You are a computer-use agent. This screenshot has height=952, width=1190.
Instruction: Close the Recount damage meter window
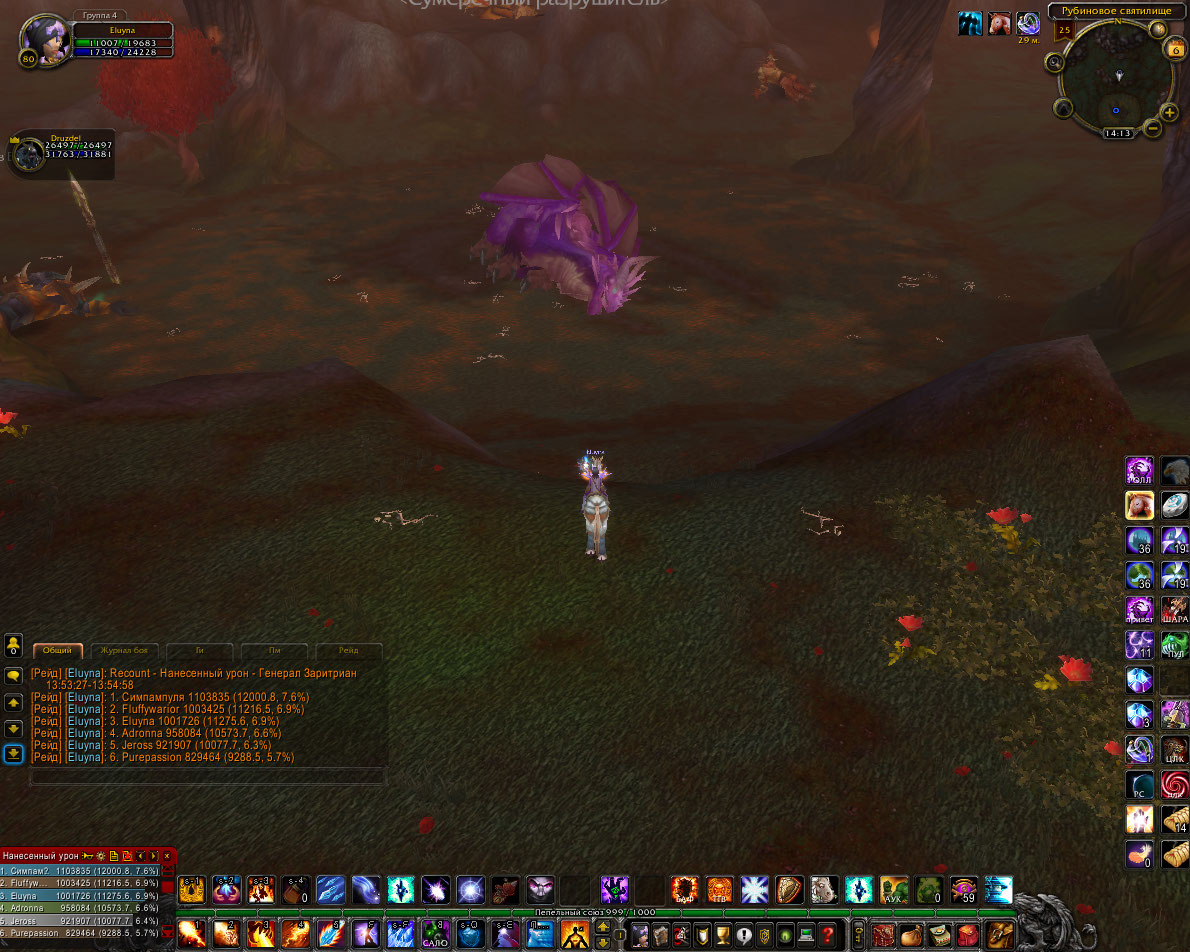pos(167,856)
